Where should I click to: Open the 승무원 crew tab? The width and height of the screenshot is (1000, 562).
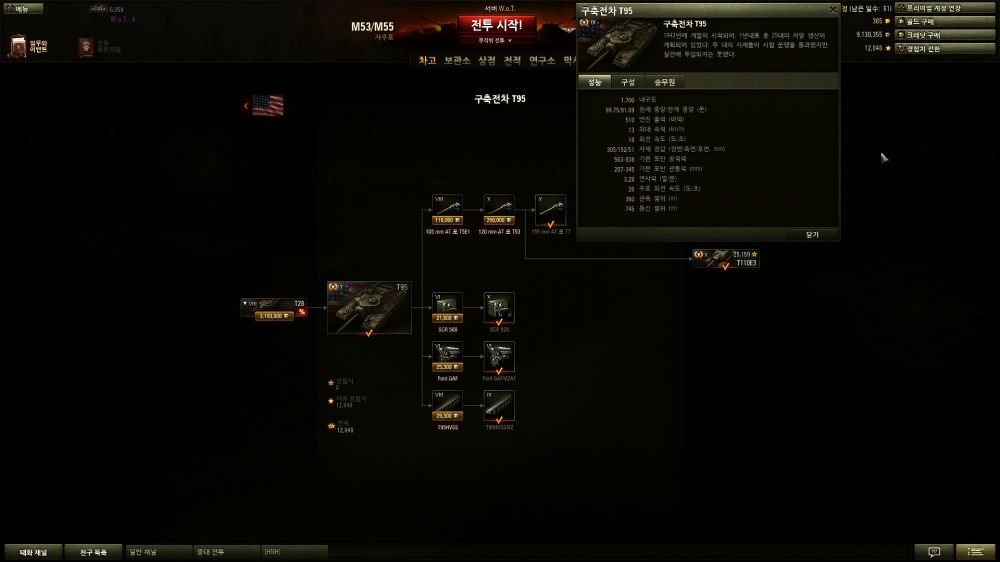tap(664, 82)
